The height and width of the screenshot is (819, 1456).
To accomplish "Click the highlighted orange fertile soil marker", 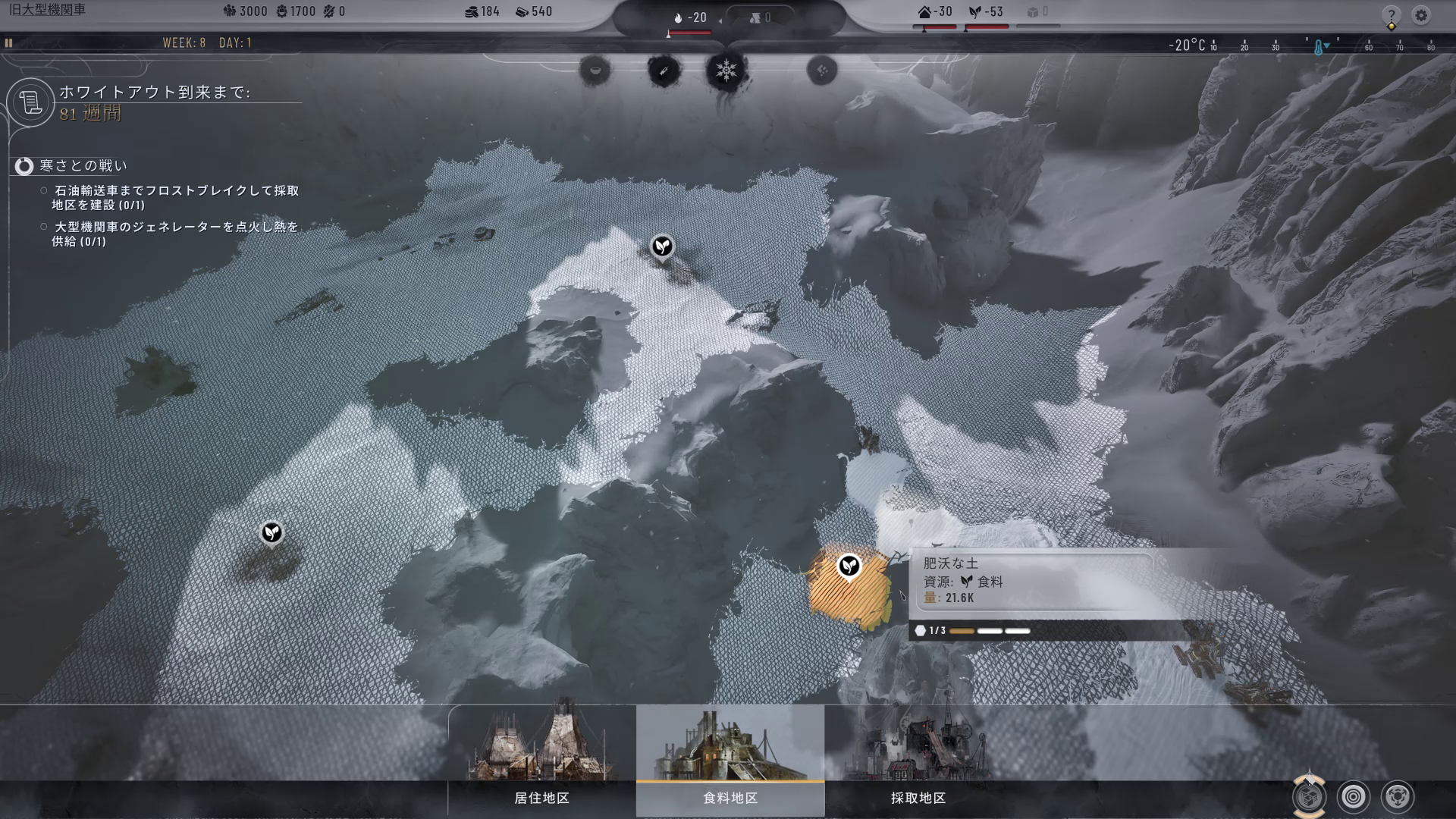I will coord(849,566).
